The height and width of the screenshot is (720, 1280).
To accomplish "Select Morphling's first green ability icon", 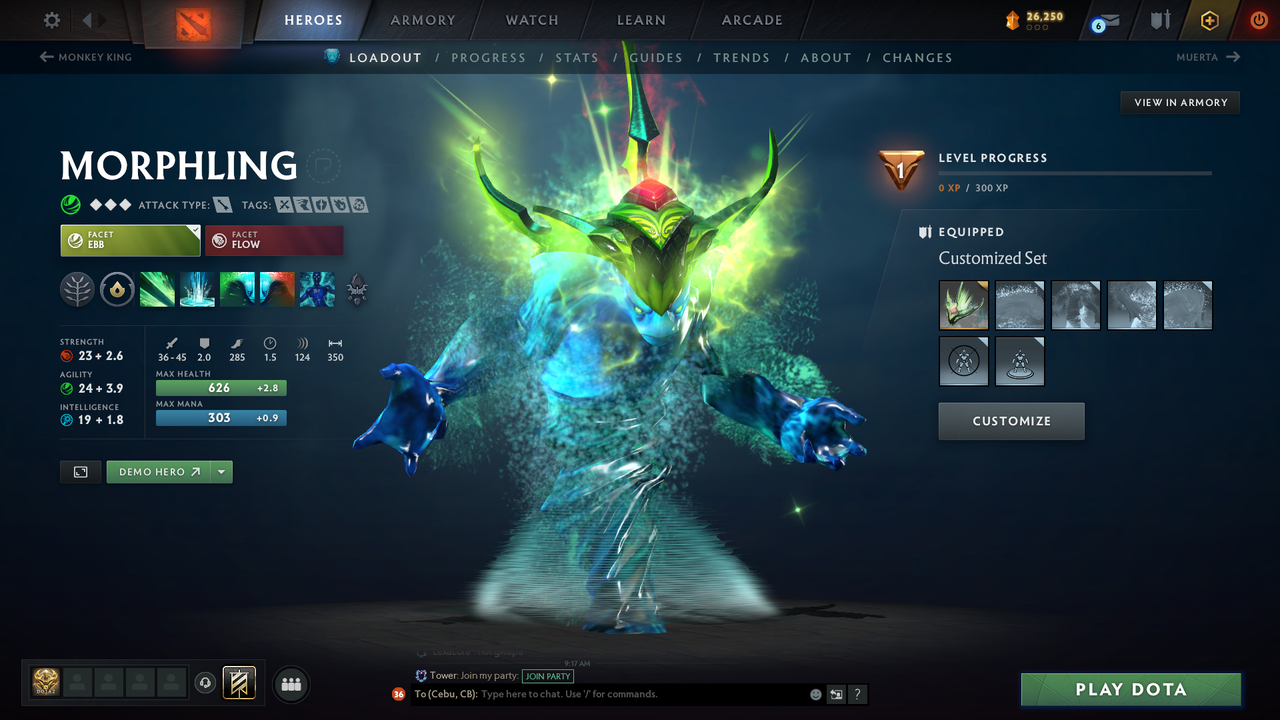I will coord(157,290).
